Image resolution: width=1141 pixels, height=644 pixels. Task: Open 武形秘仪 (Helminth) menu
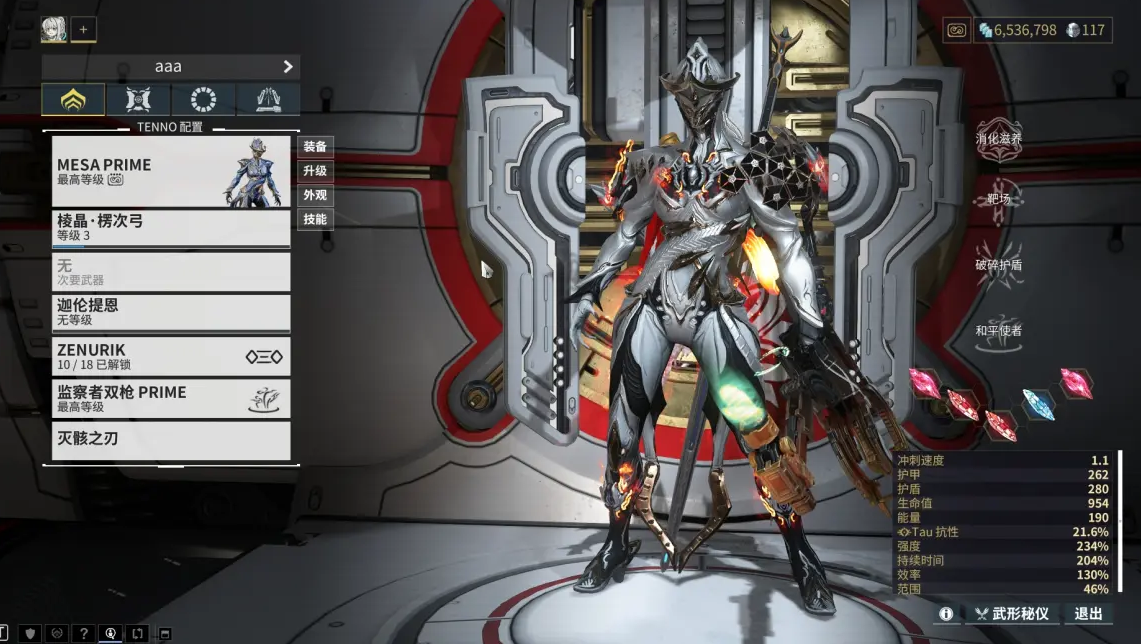tap(1012, 614)
